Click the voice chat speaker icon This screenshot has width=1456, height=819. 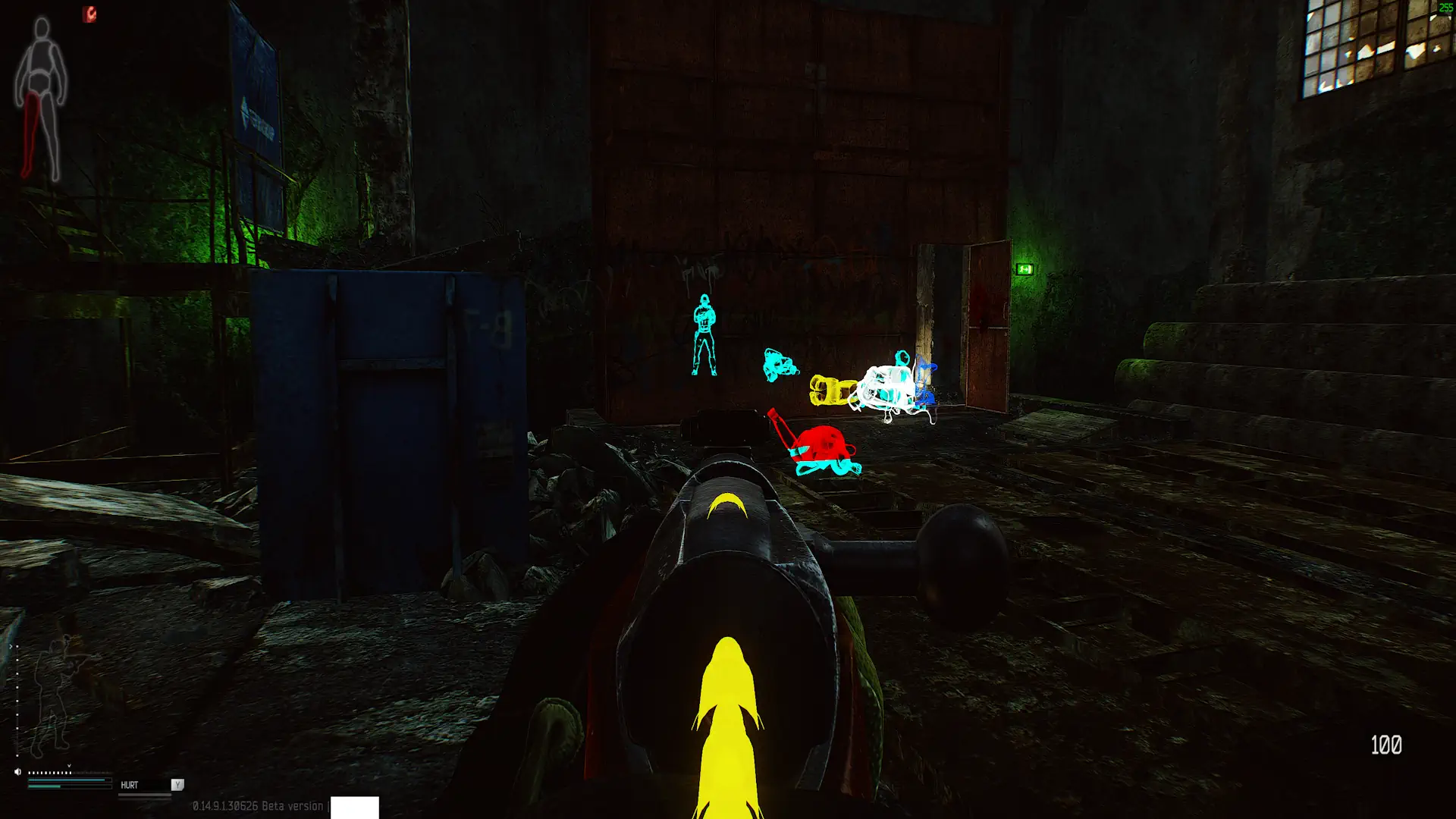(x=17, y=771)
